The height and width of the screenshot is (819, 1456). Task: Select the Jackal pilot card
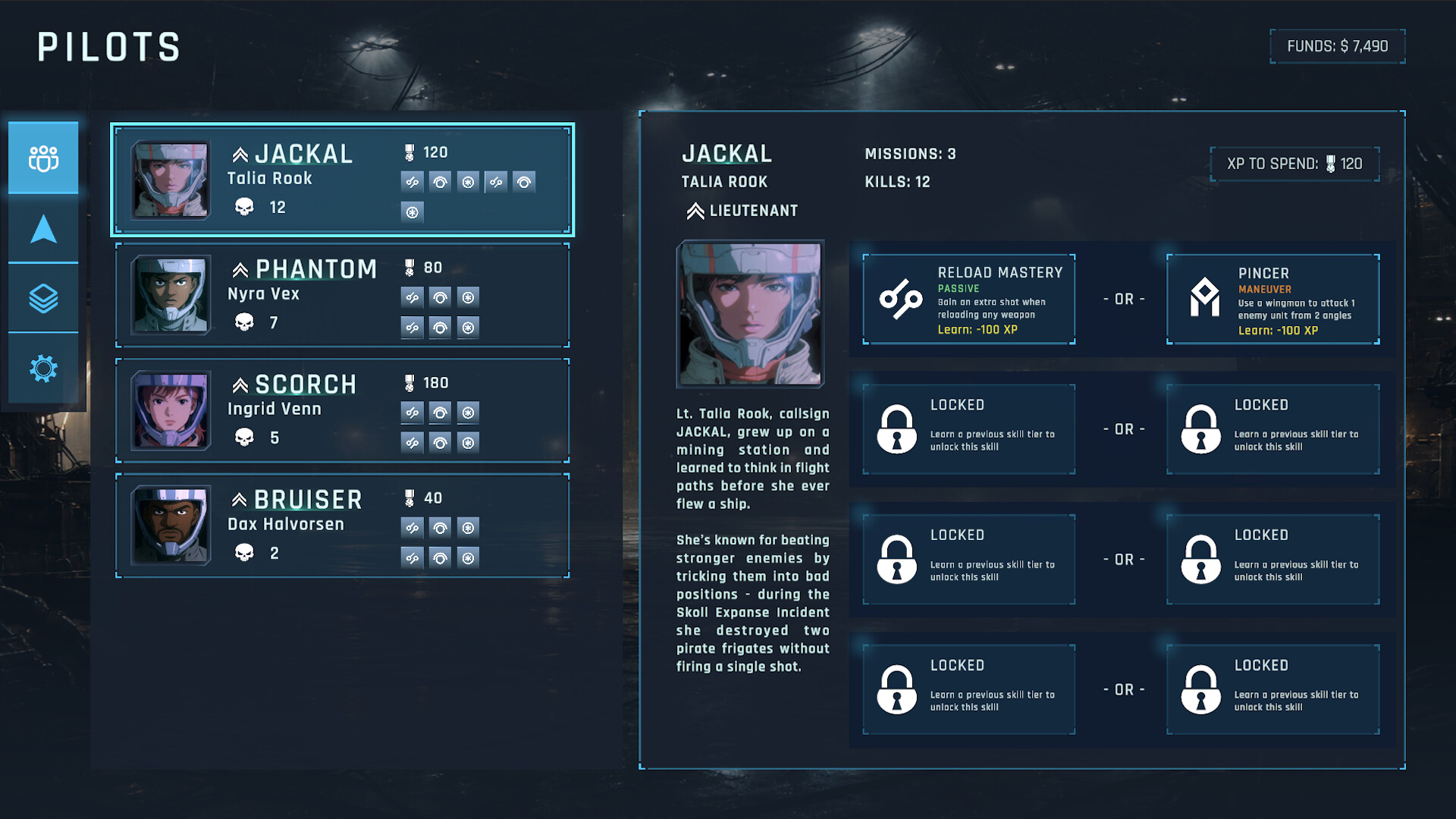point(342,179)
